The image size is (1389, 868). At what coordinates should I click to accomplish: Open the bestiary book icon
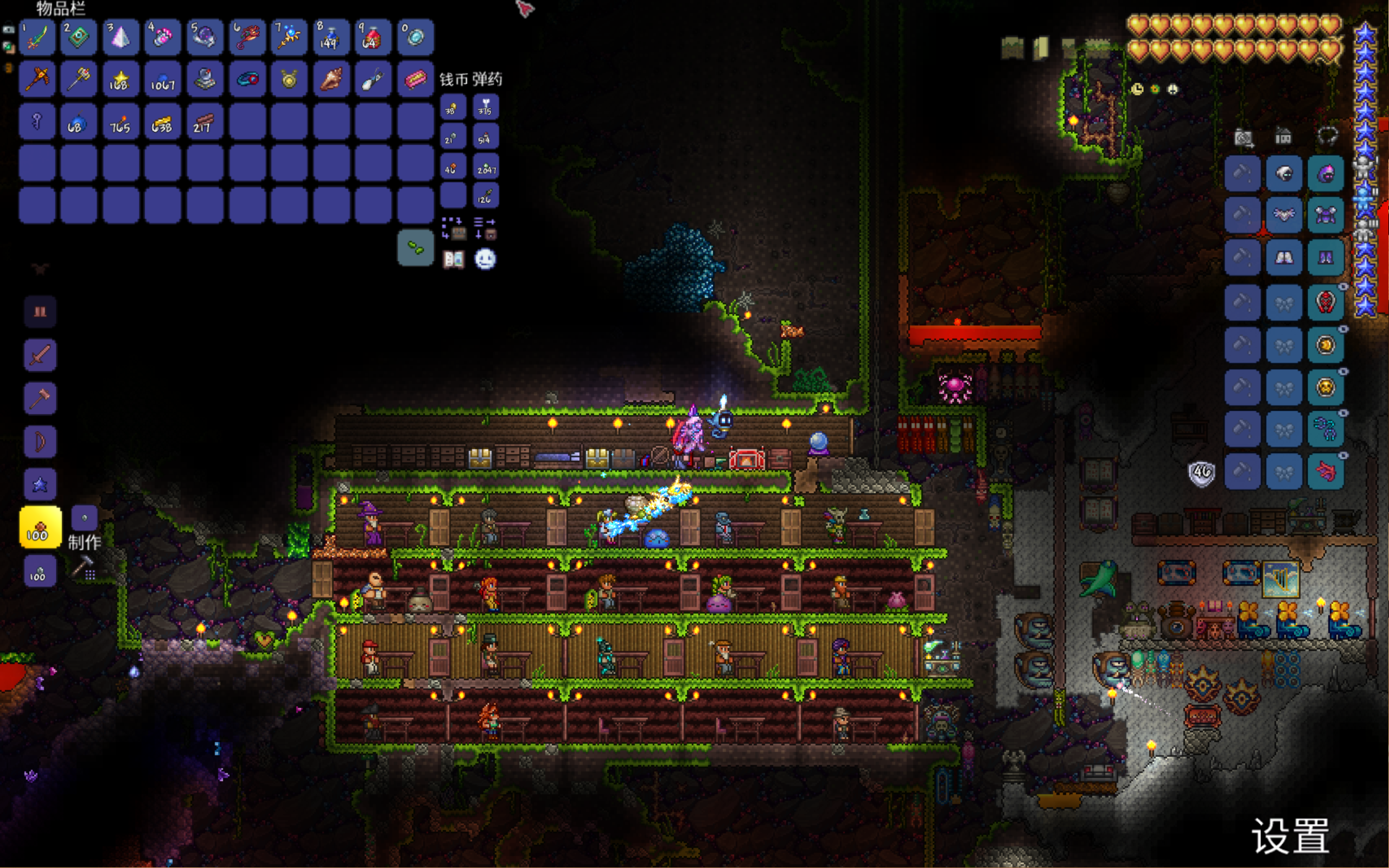pos(454,259)
